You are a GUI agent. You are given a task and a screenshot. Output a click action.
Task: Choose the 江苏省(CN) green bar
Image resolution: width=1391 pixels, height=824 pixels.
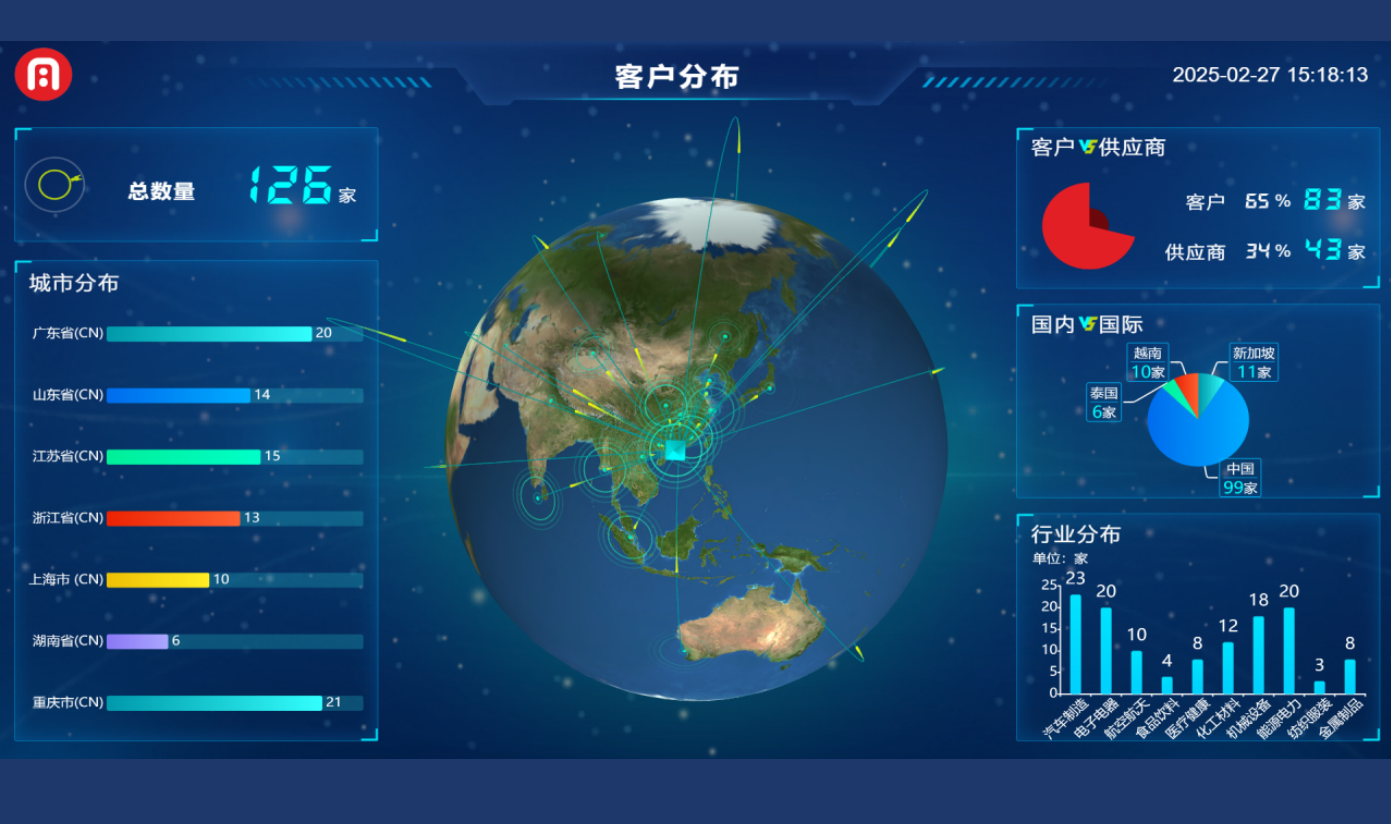tap(183, 457)
